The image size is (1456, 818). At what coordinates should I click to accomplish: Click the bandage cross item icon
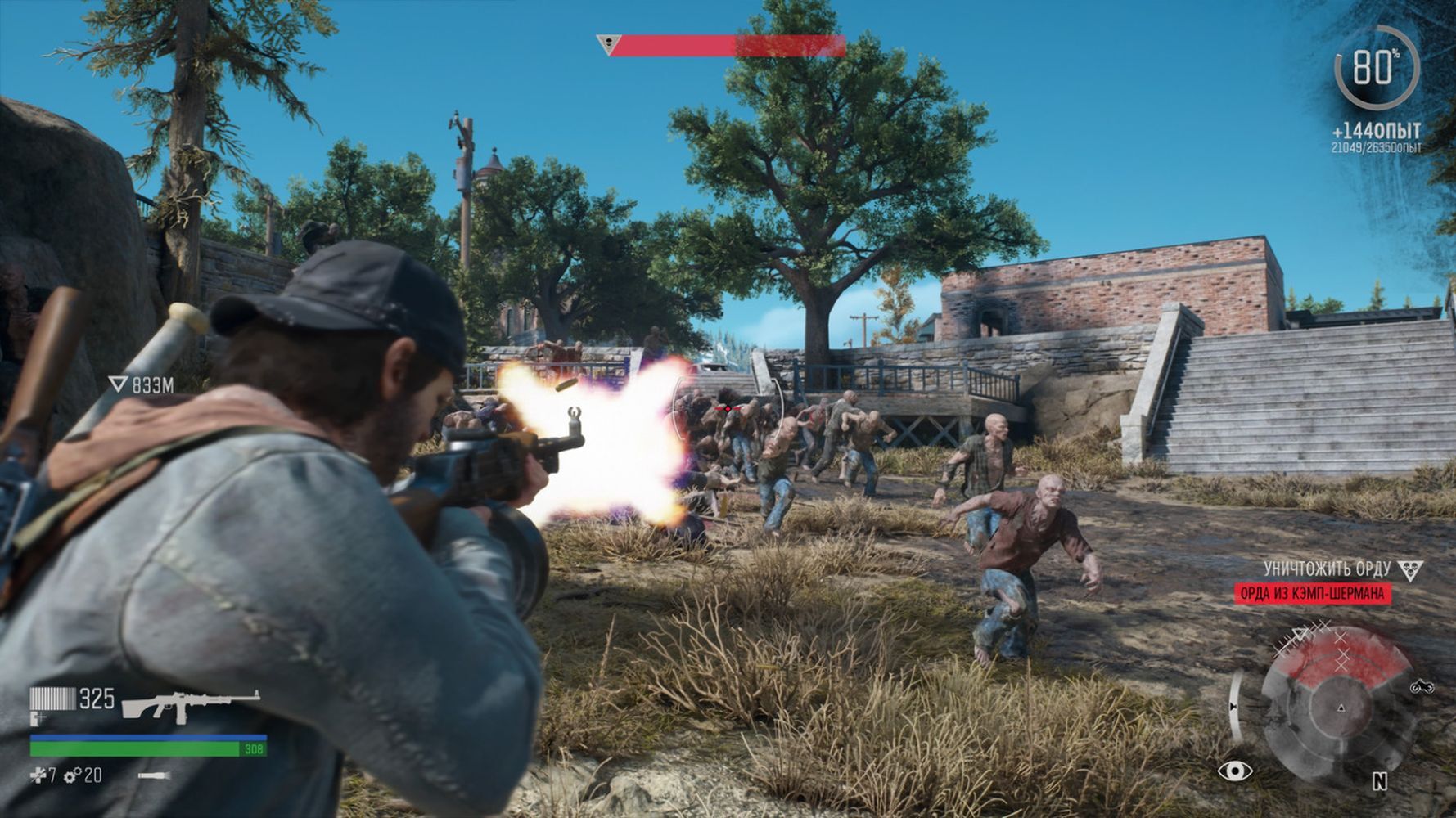click(x=38, y=775)
